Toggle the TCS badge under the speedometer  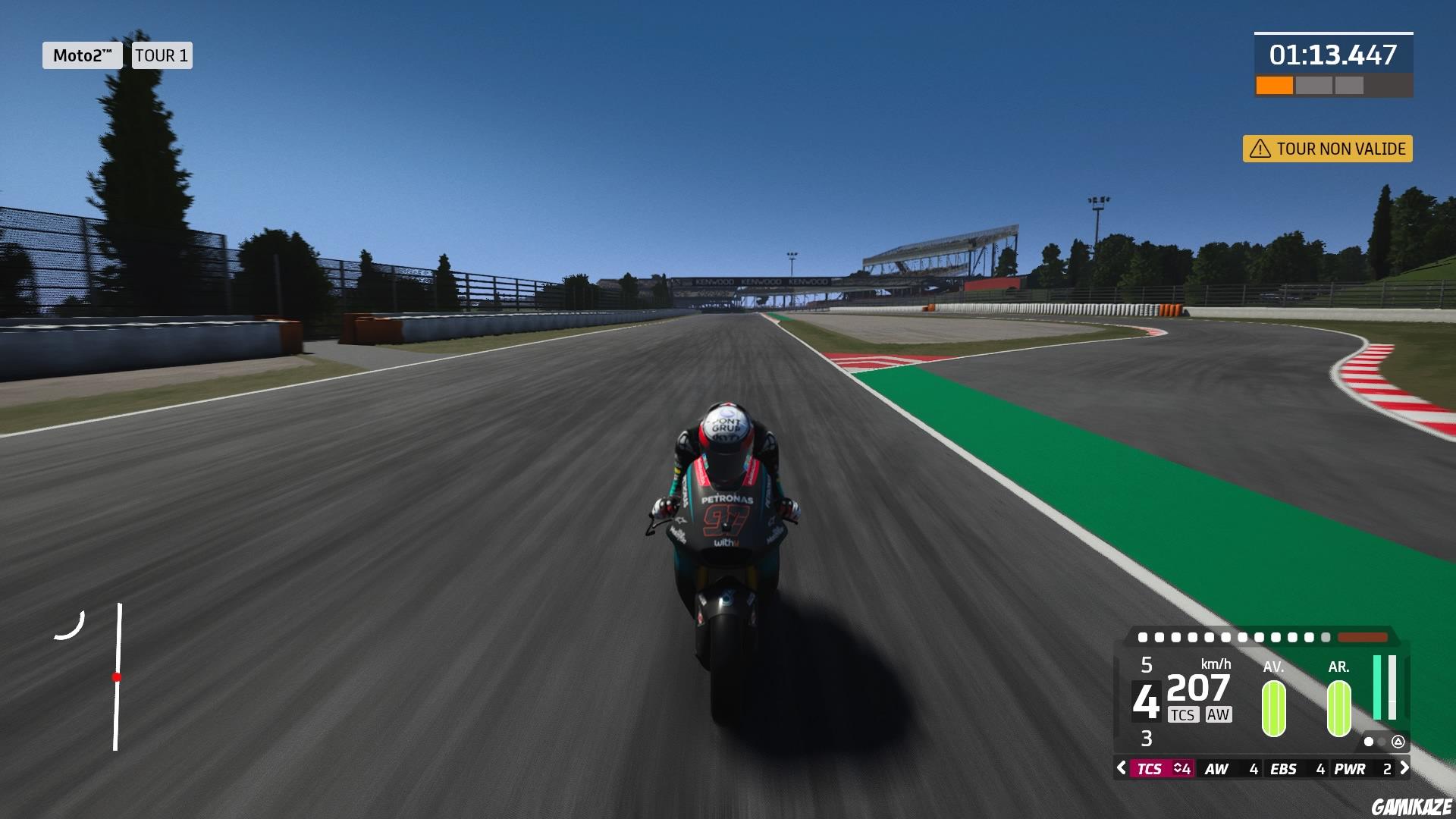click(1184, 714)
